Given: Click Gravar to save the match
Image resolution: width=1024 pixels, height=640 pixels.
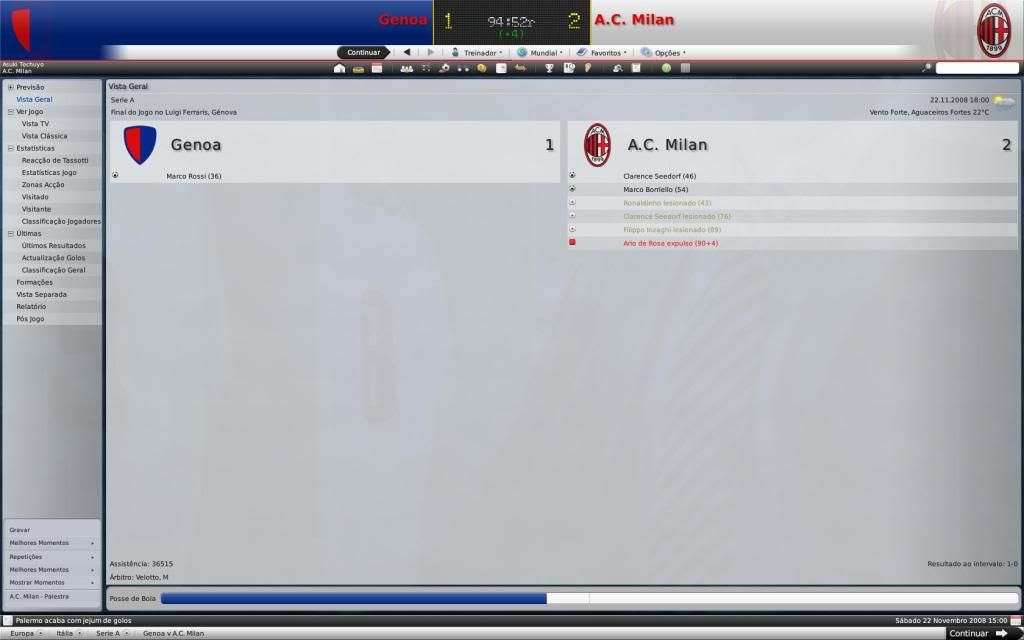Looking at the screenshot, I should point(20,530).
